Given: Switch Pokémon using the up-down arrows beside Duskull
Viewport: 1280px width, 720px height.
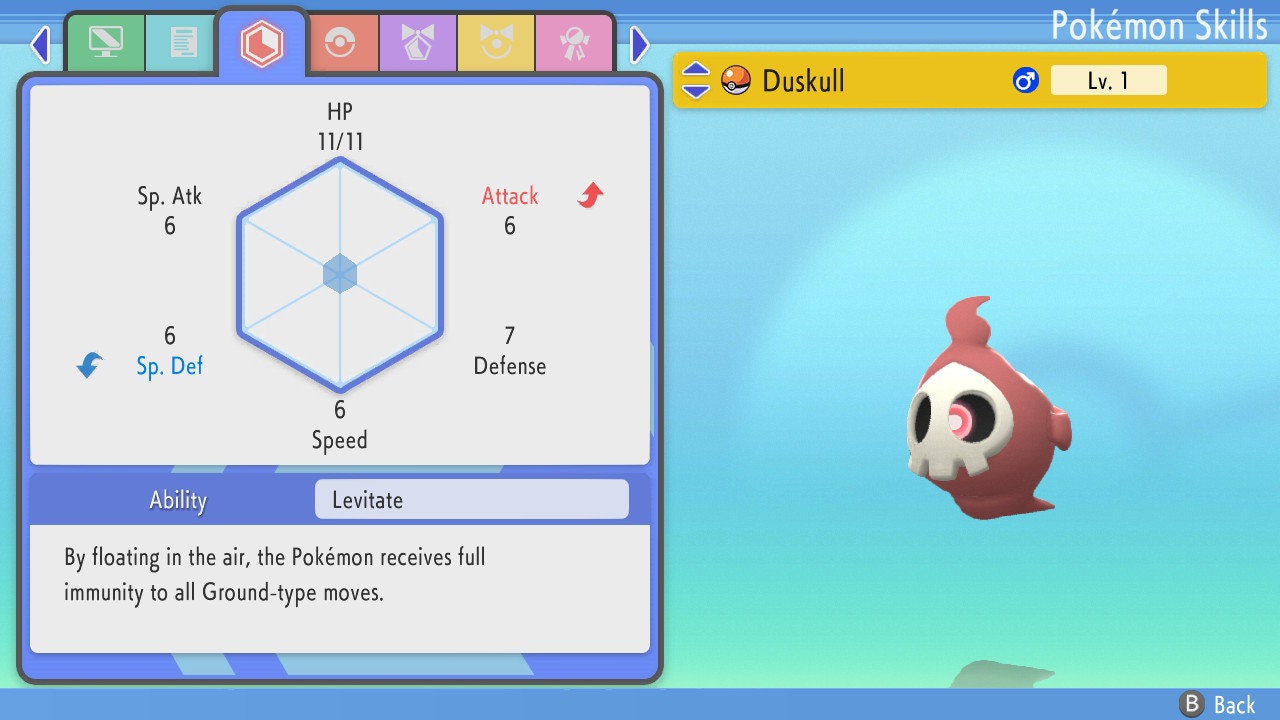Looking at the screenshot, I should point(696,80).
